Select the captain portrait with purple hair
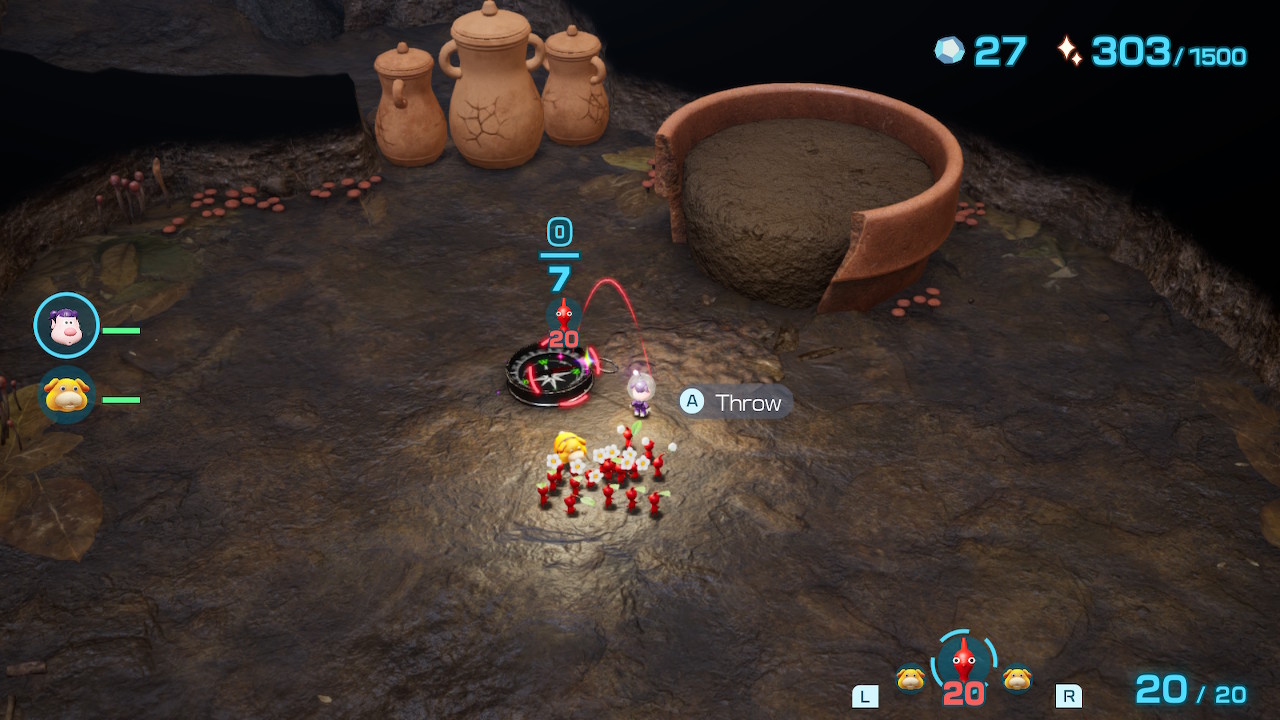This screenshot has width=1280, height=720. click(x=66, y=326)
